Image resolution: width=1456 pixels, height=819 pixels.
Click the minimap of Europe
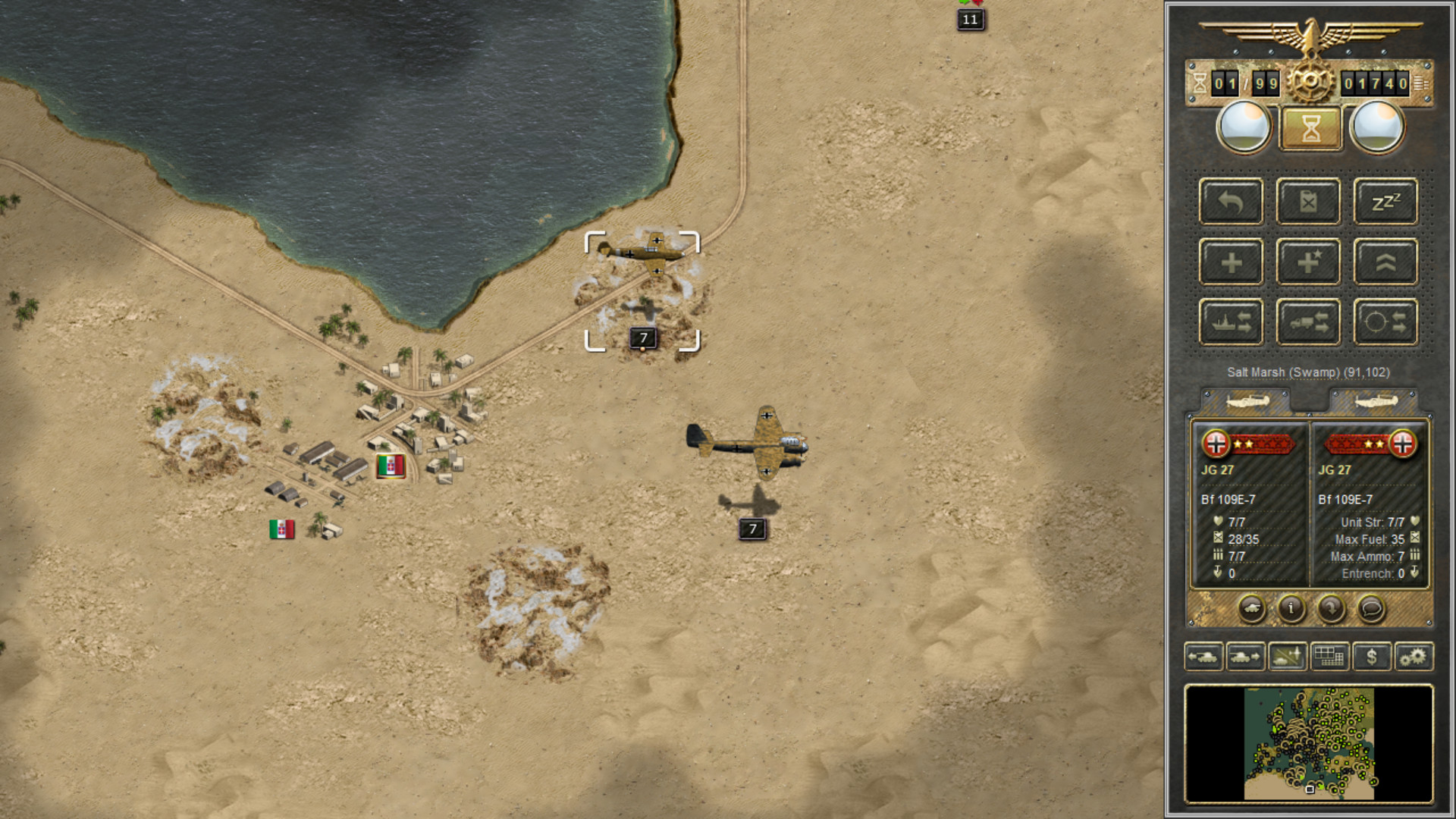pyautogui.click(x=1309, y=743)
